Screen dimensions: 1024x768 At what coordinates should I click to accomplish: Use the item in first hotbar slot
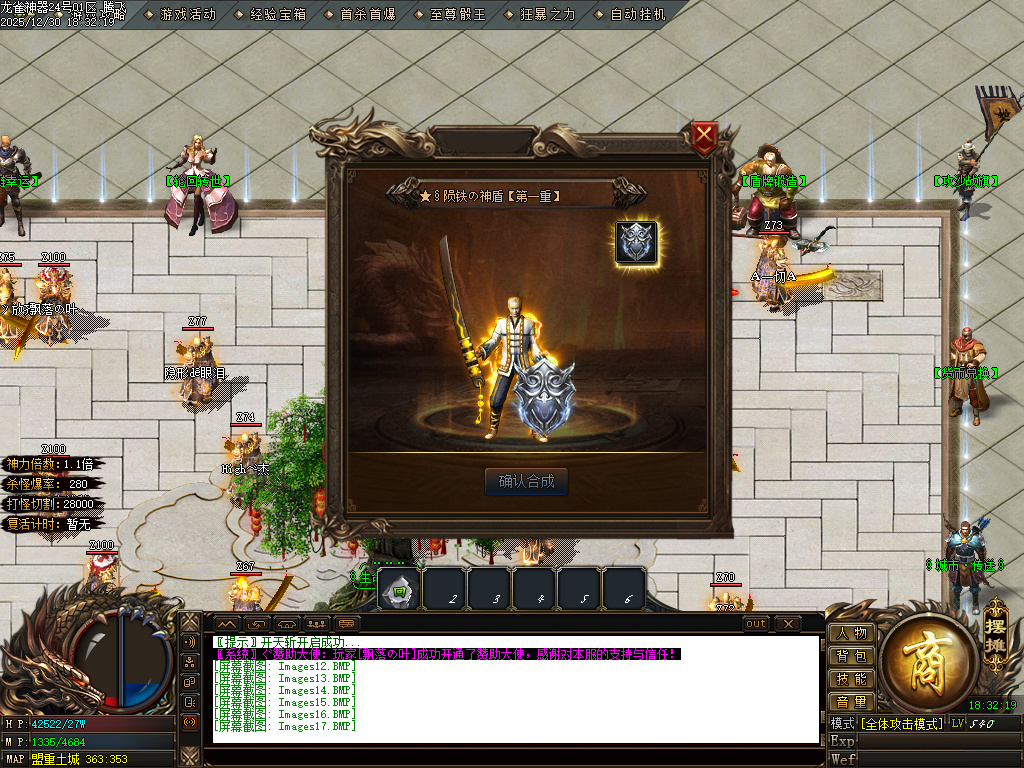pos(399,590)
